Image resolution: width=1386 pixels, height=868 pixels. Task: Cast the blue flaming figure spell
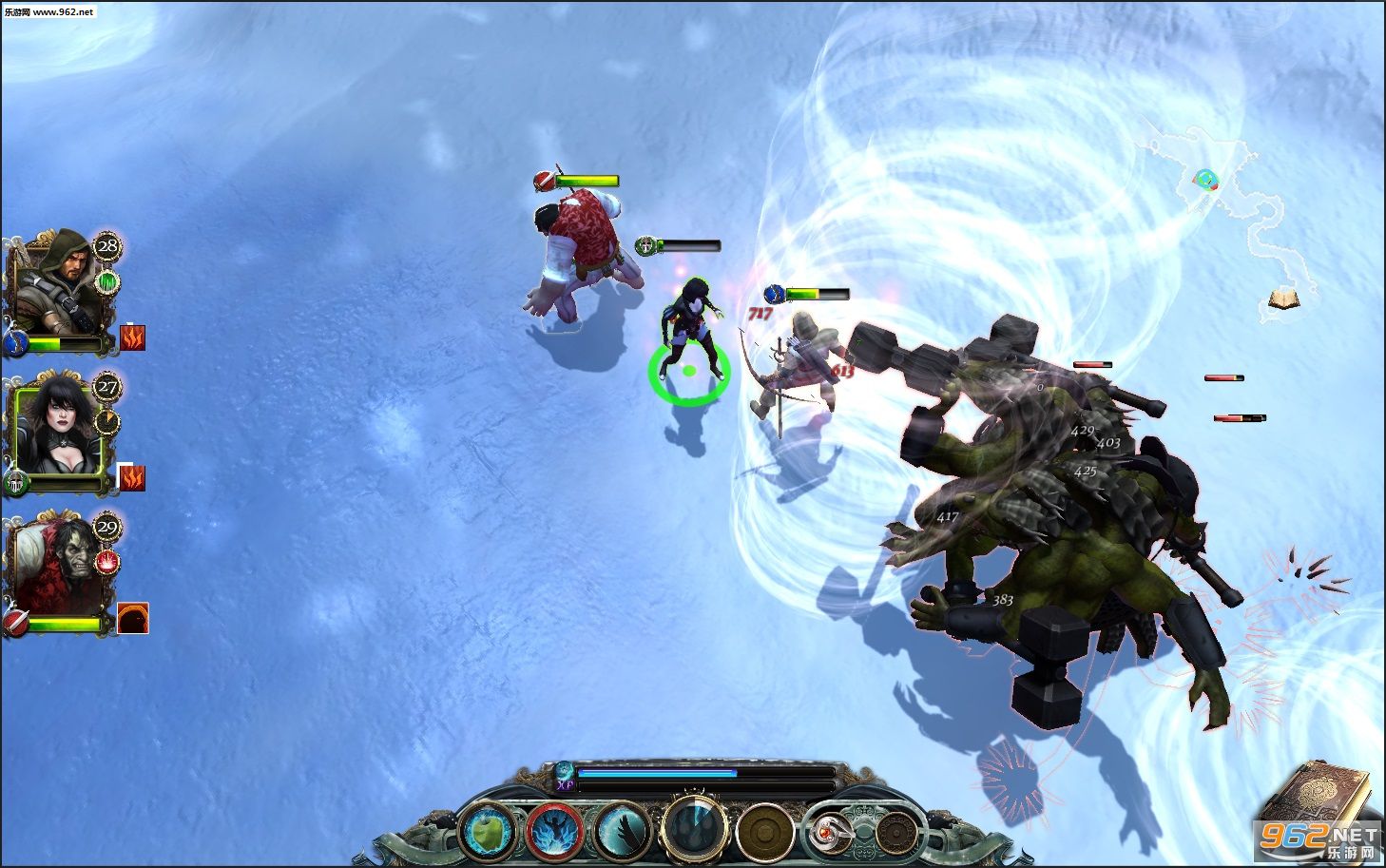[x=555, y=832]
